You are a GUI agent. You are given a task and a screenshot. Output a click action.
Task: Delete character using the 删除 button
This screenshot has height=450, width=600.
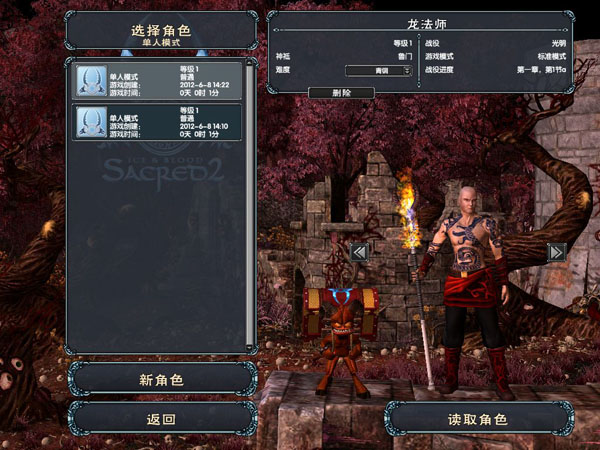coord(341,93)
